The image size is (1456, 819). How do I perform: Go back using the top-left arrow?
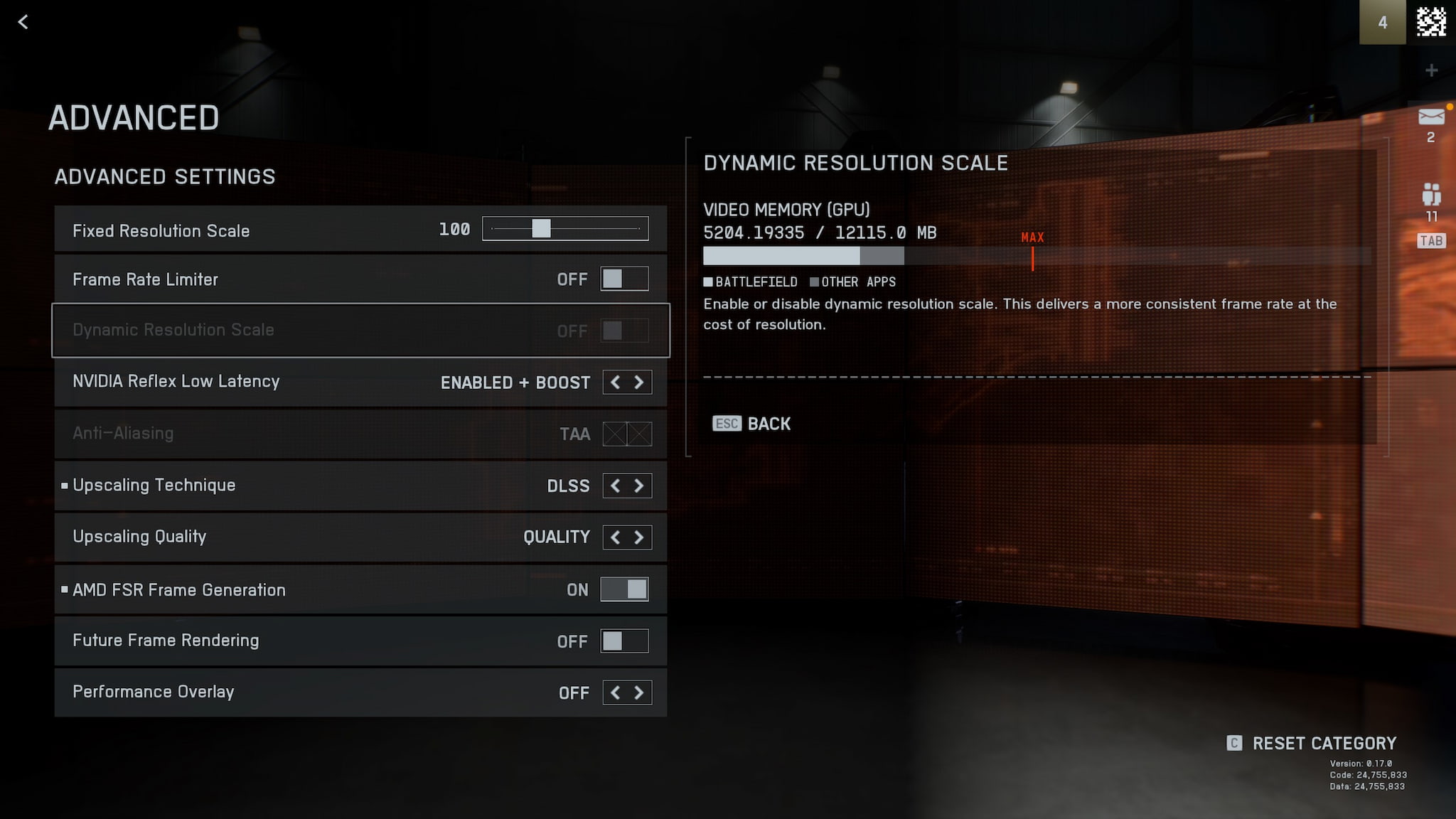click(x=23, y=22)
